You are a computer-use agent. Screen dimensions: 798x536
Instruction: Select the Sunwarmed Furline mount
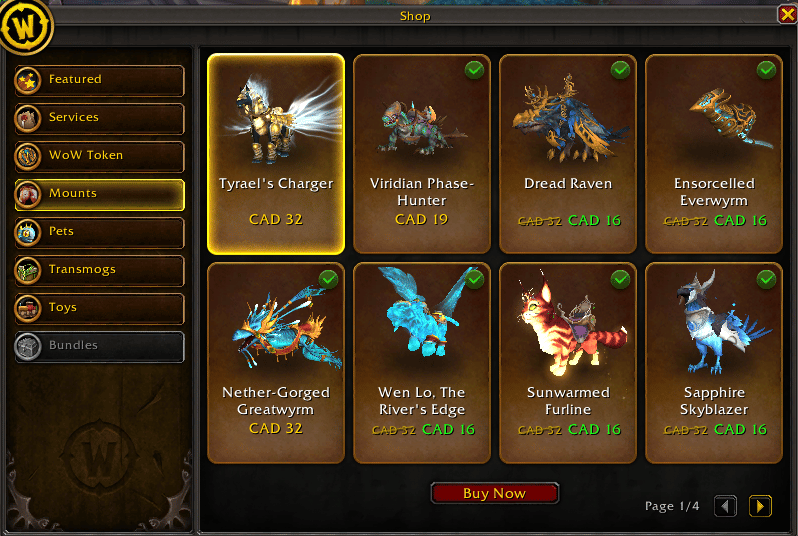coord(567,362)
